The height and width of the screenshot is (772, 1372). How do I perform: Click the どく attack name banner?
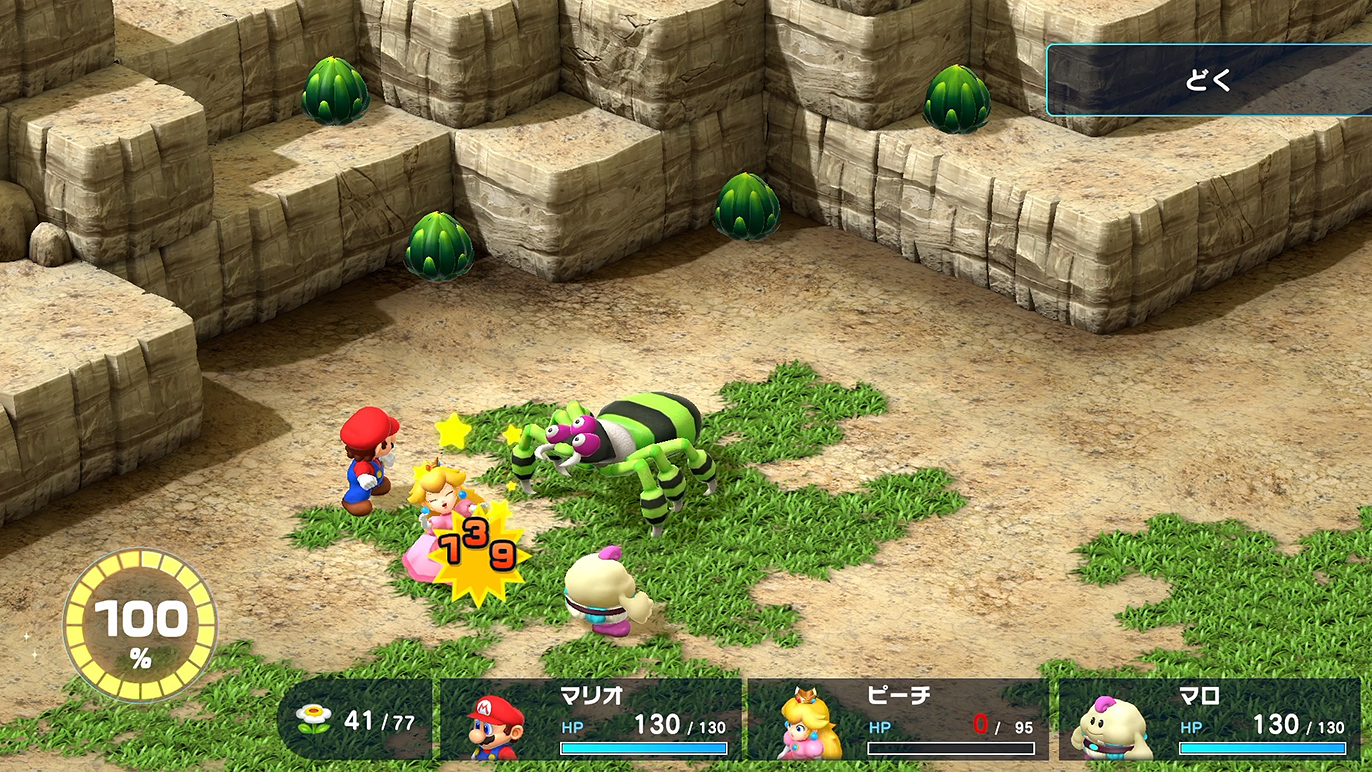(1209, 80)
